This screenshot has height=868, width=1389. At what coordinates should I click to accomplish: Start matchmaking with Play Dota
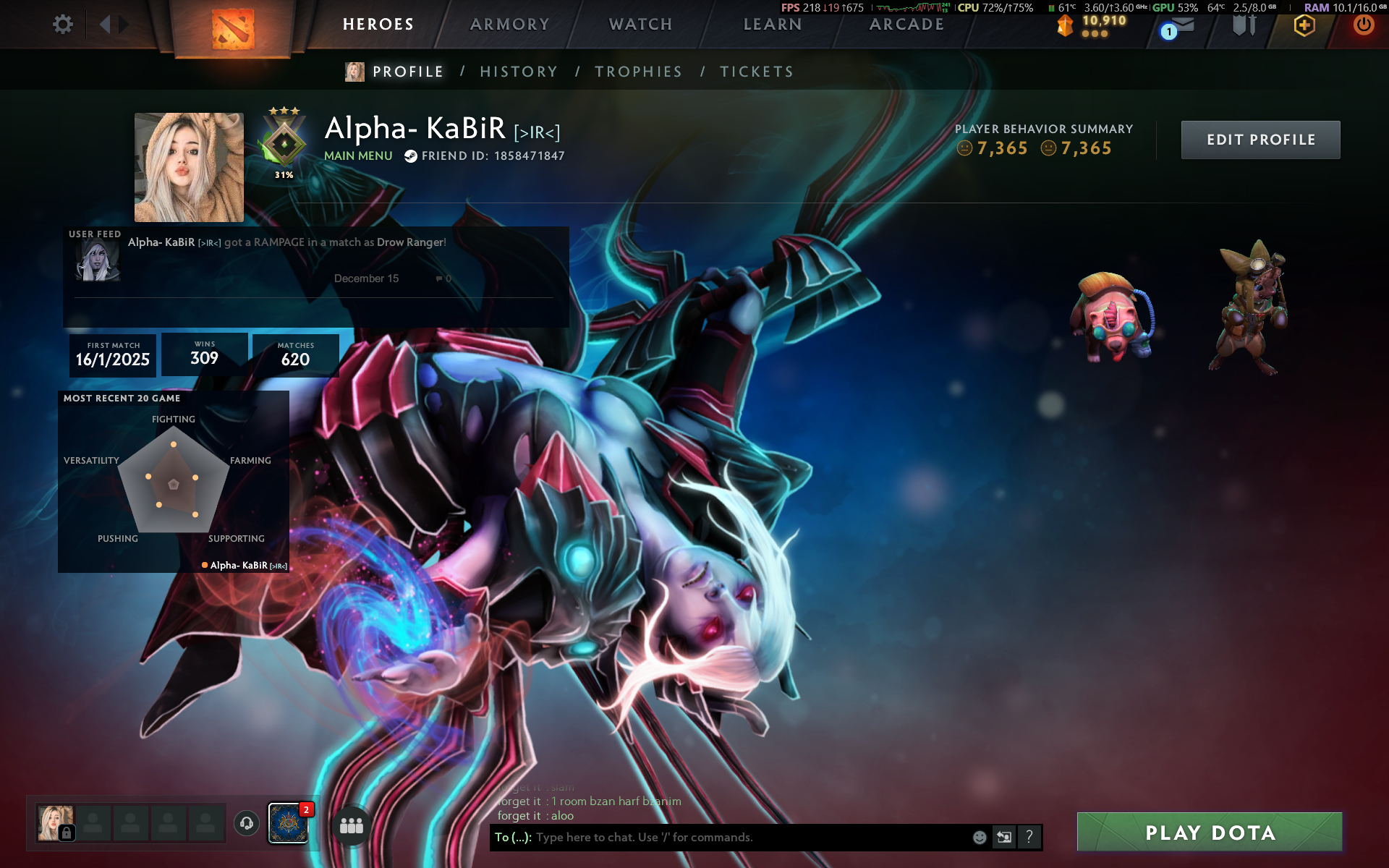point(1210,833)
